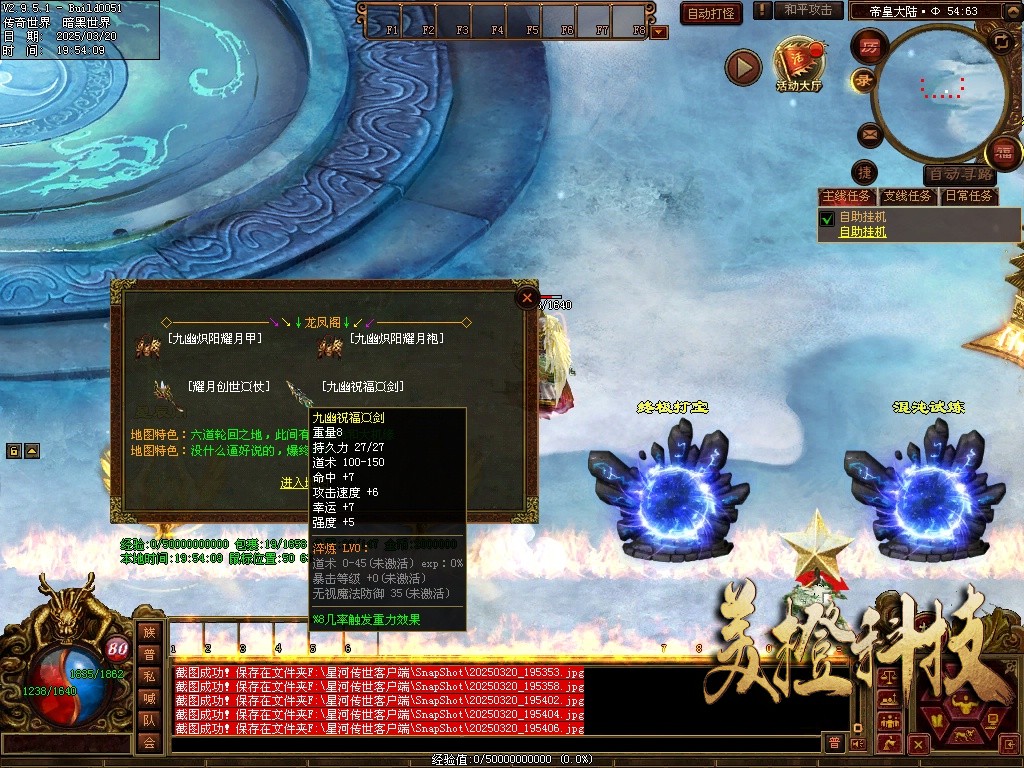
Task: Switch to the 主线任务 tab
Action: point(846,196)
